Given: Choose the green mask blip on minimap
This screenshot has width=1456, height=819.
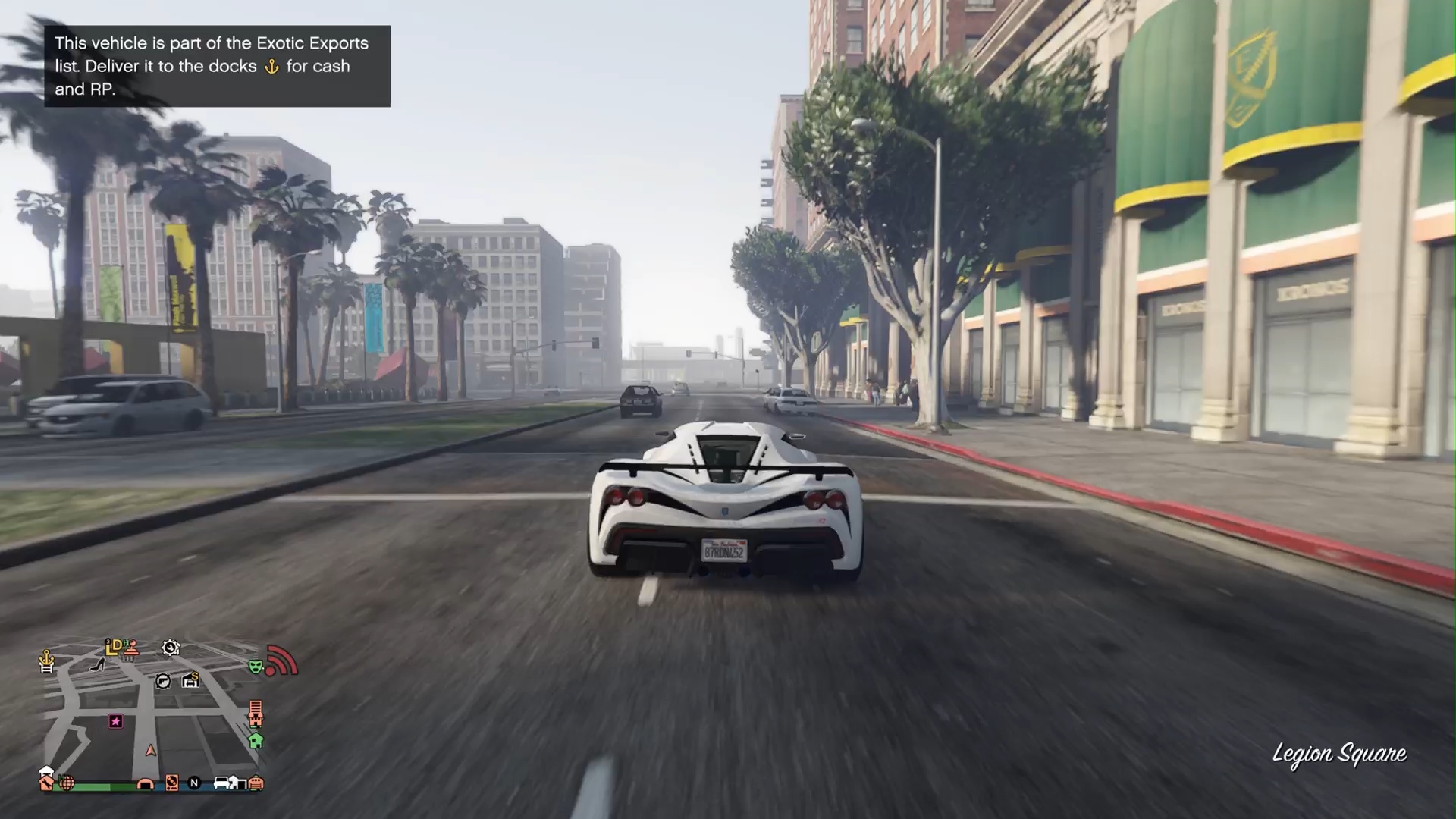Looking at the screenshot, I should click(x=256, y=667).
